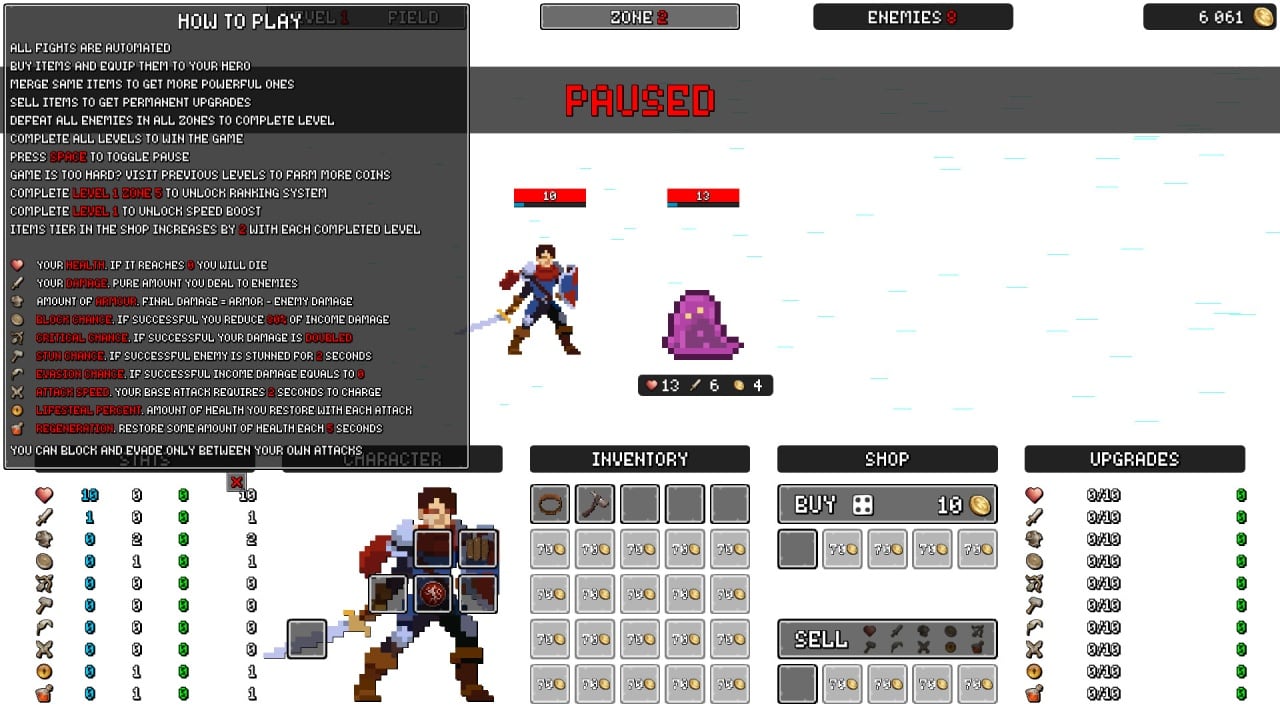Select the pickaxe item in inventory
Image resolution: width=1280 pixels, height=720 pixels.
pos(595,504)
